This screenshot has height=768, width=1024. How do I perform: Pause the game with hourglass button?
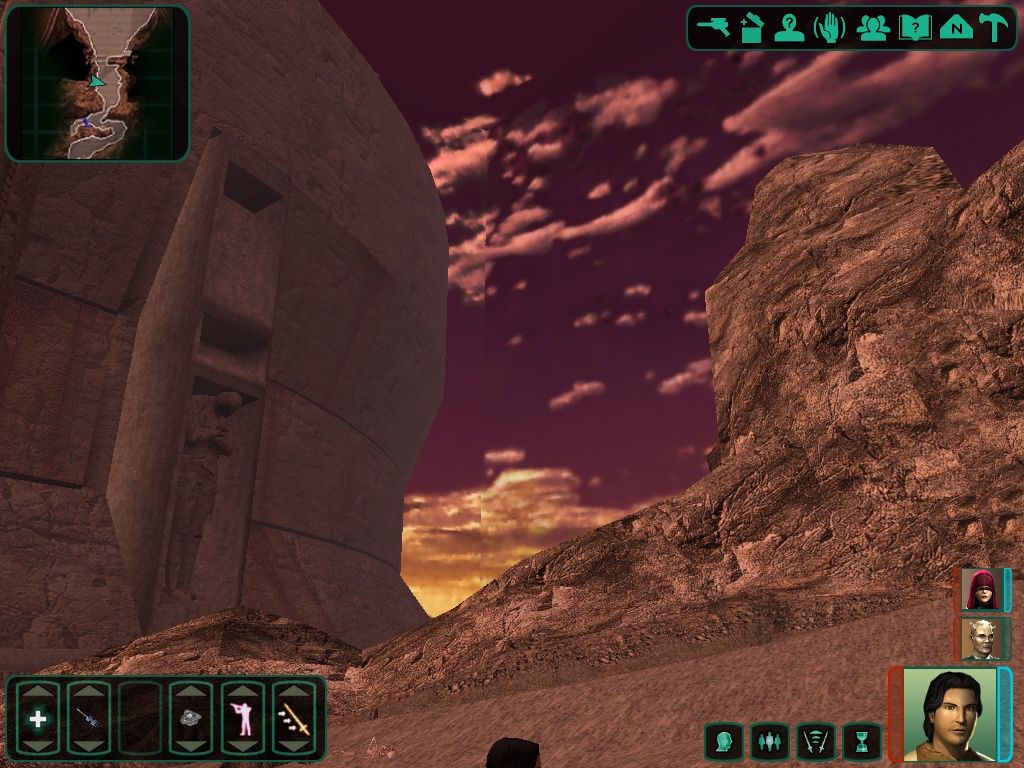862,742
